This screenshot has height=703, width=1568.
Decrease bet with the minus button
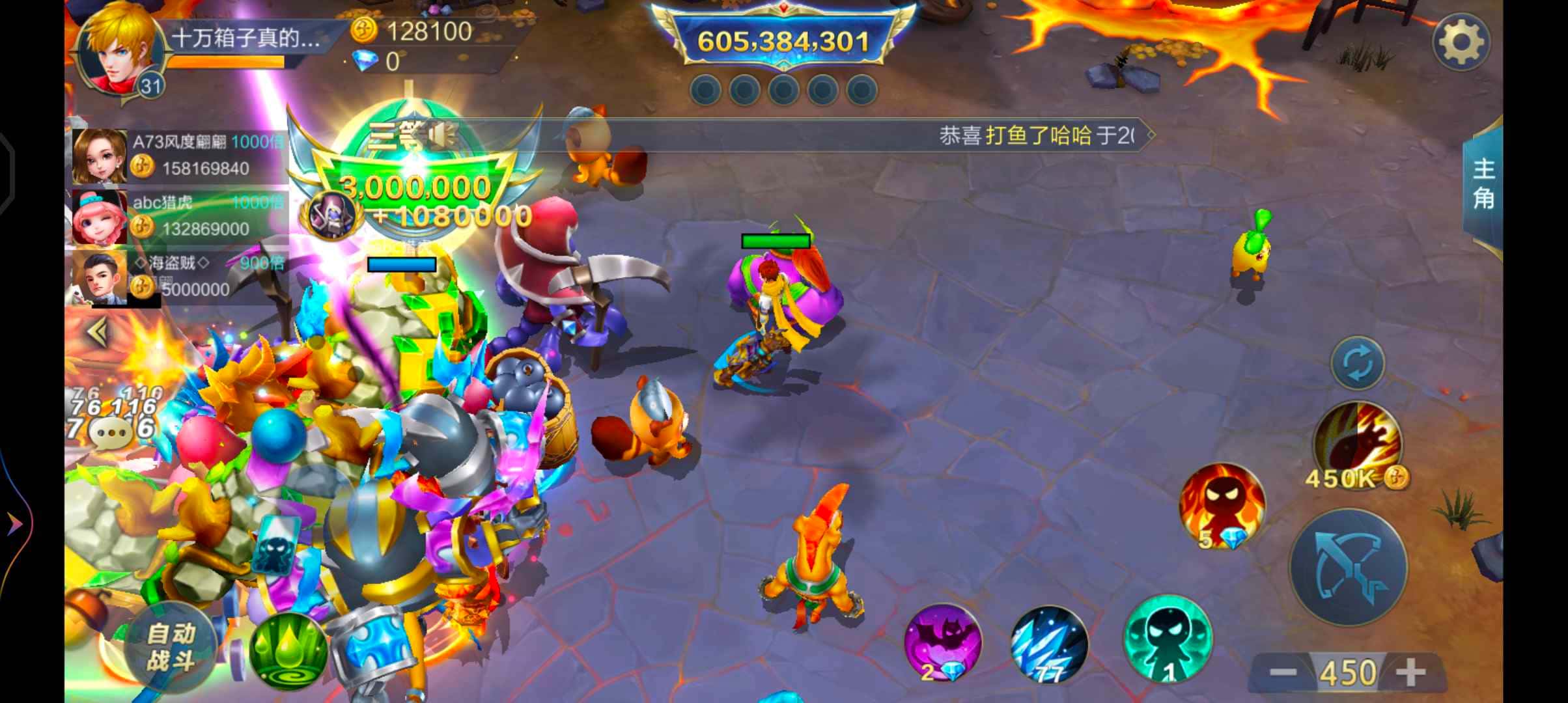tap(1281, 672)
